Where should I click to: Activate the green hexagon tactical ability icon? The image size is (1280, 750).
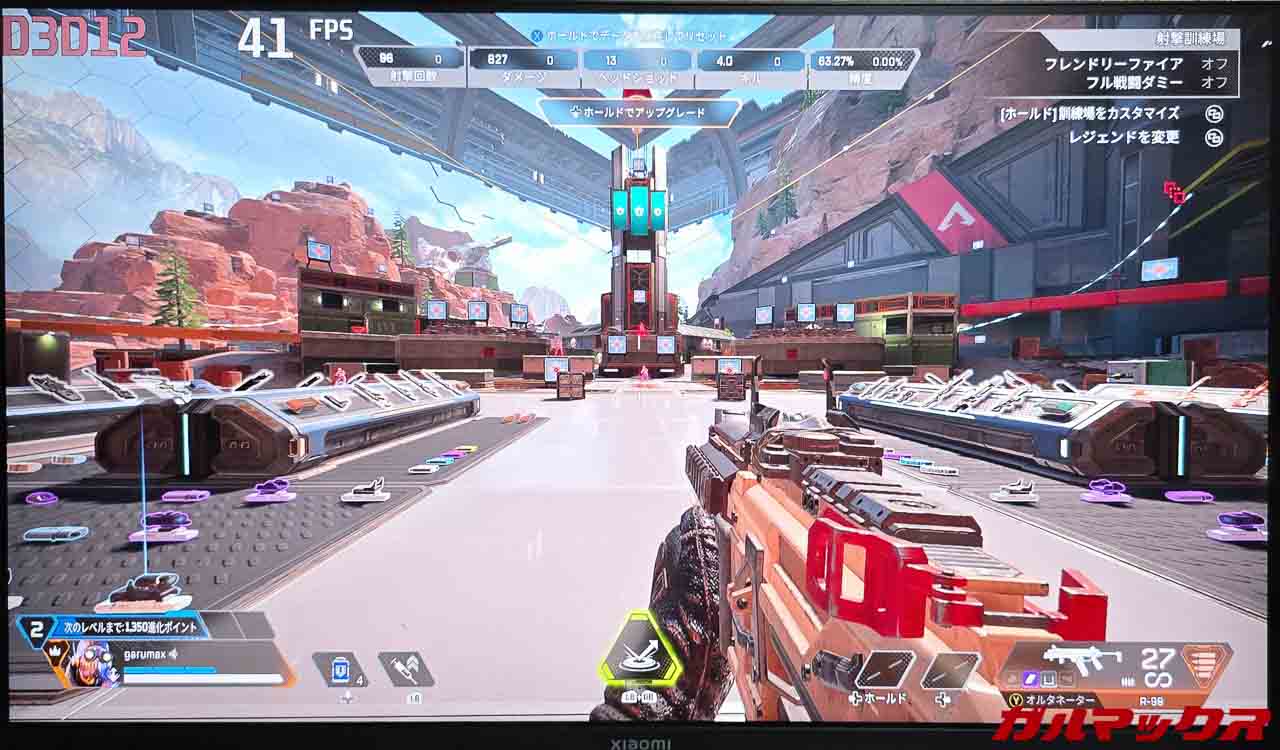tap(640, 650)
